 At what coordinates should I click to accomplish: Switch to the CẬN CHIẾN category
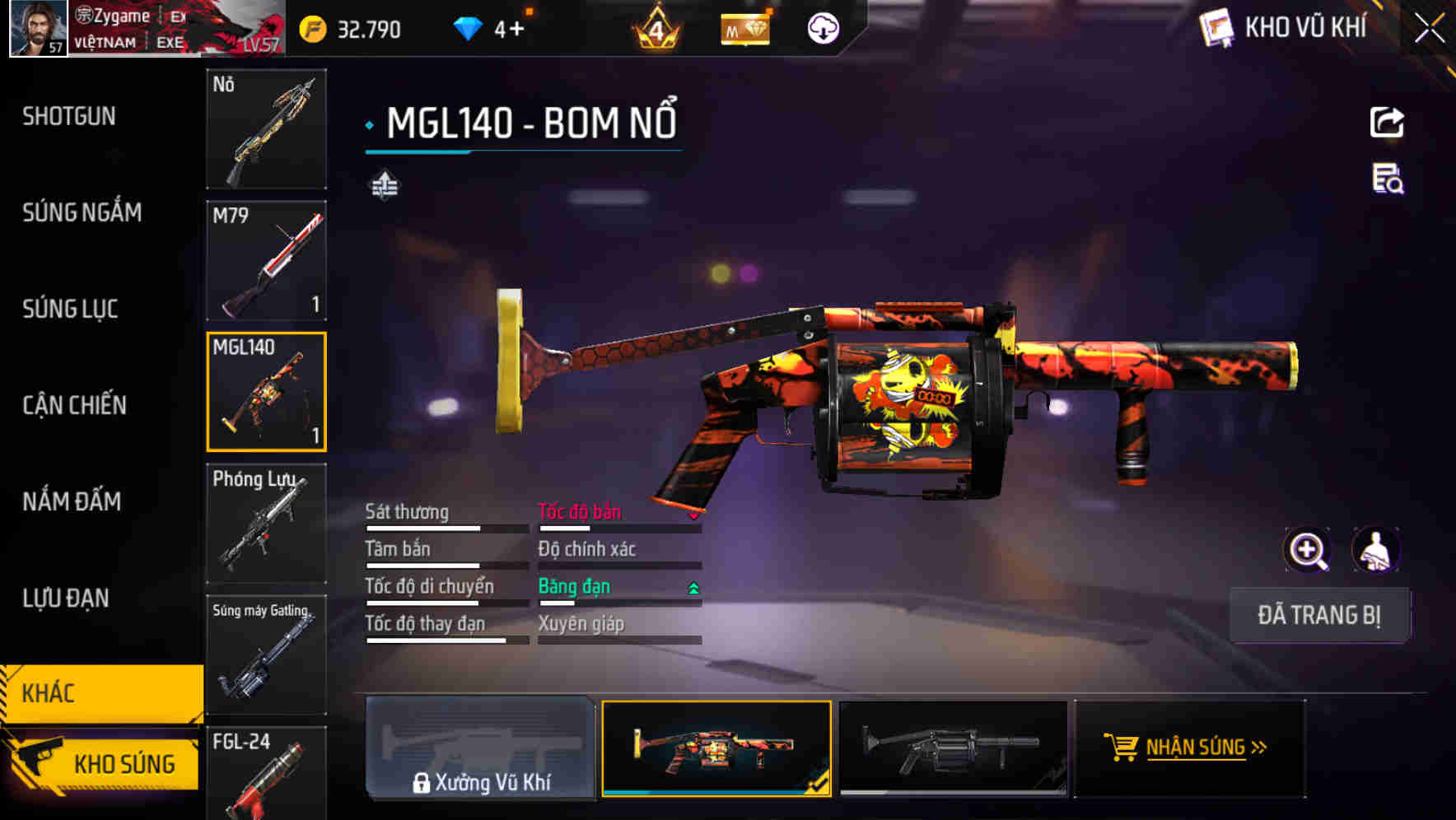coord(73,405)
